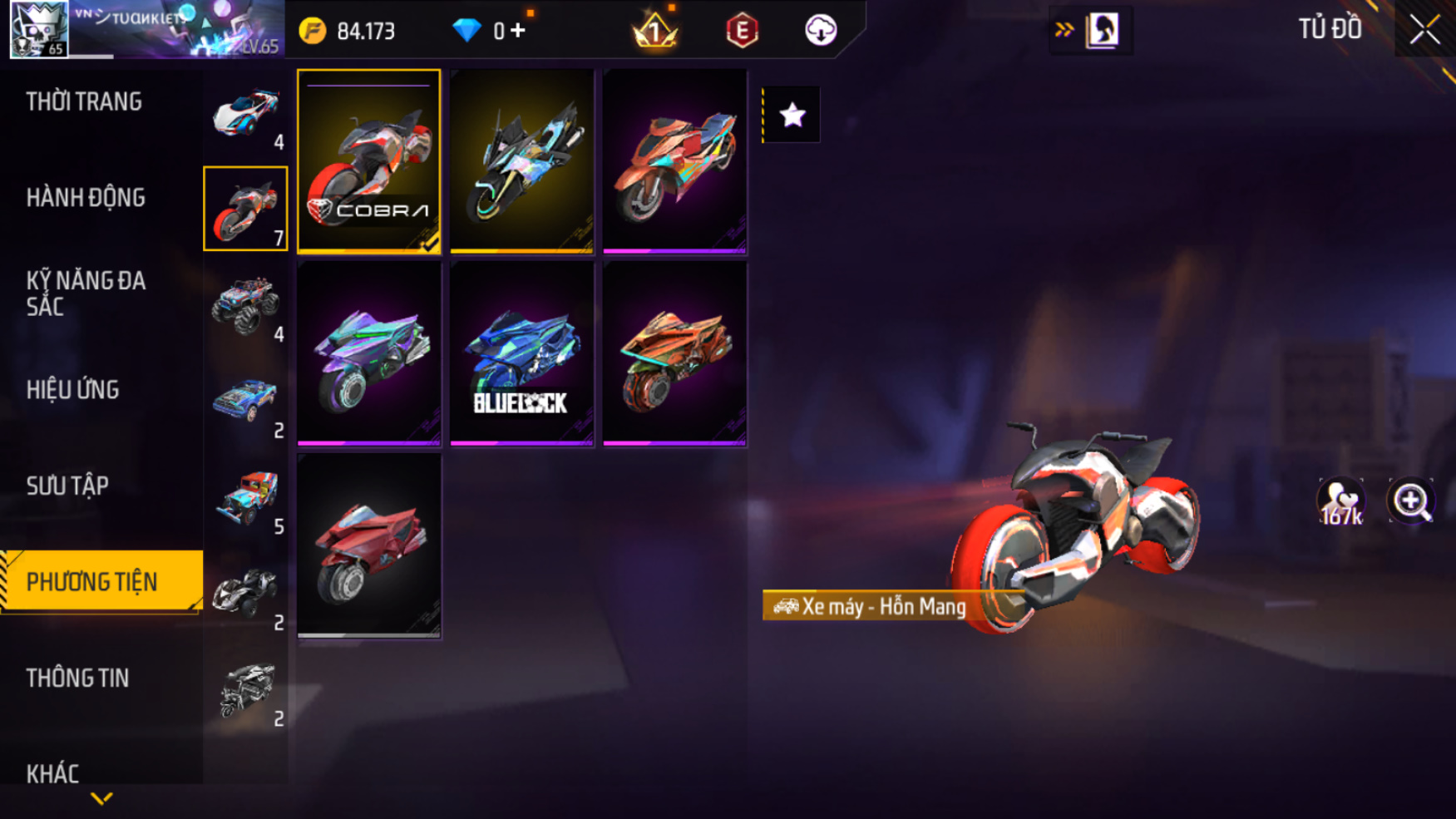Viewport: 1456px width, 819px height.
Task: Open the player profile avatar
Action: coord(38,29)
